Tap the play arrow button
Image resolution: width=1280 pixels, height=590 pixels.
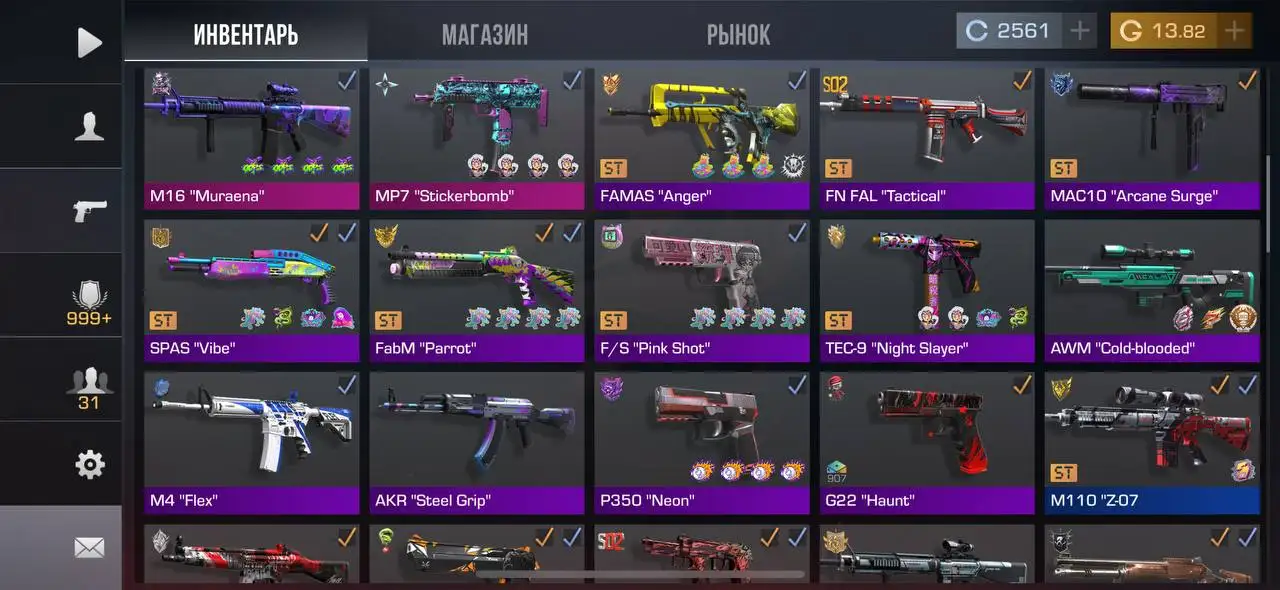(x=89, y=42)
